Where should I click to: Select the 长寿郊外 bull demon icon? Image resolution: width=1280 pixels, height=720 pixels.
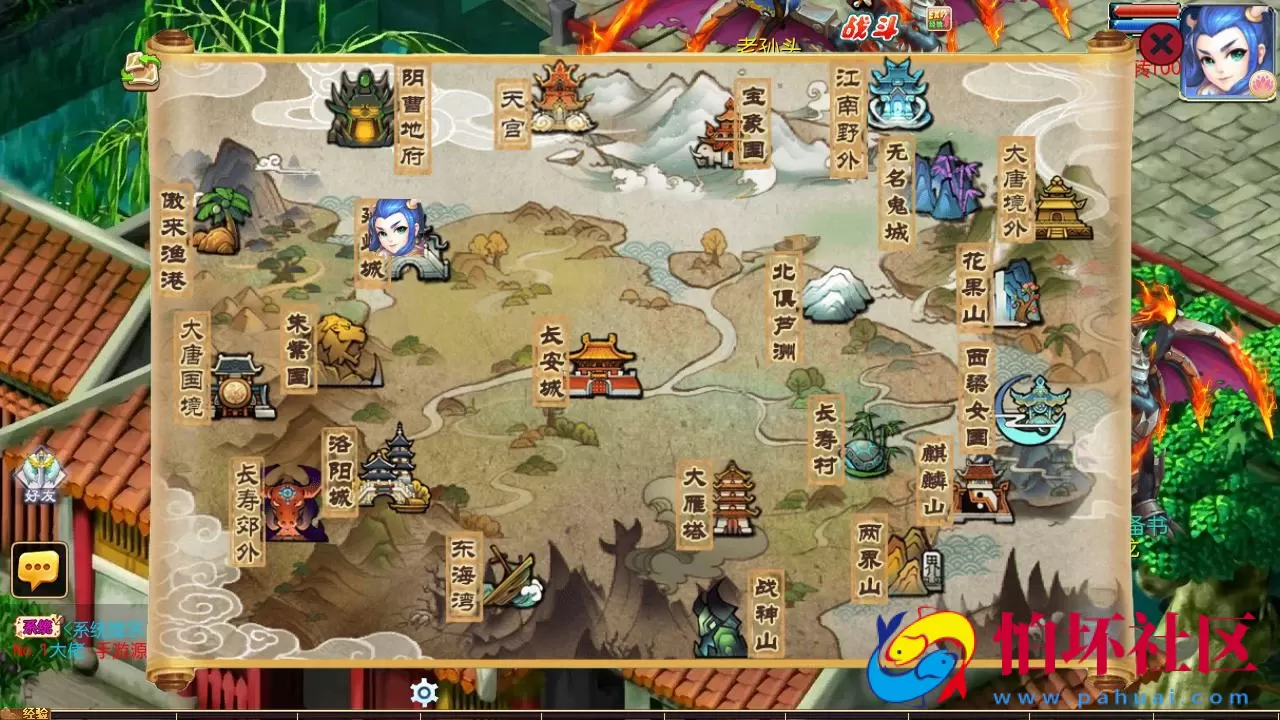[x=297, y=500]
